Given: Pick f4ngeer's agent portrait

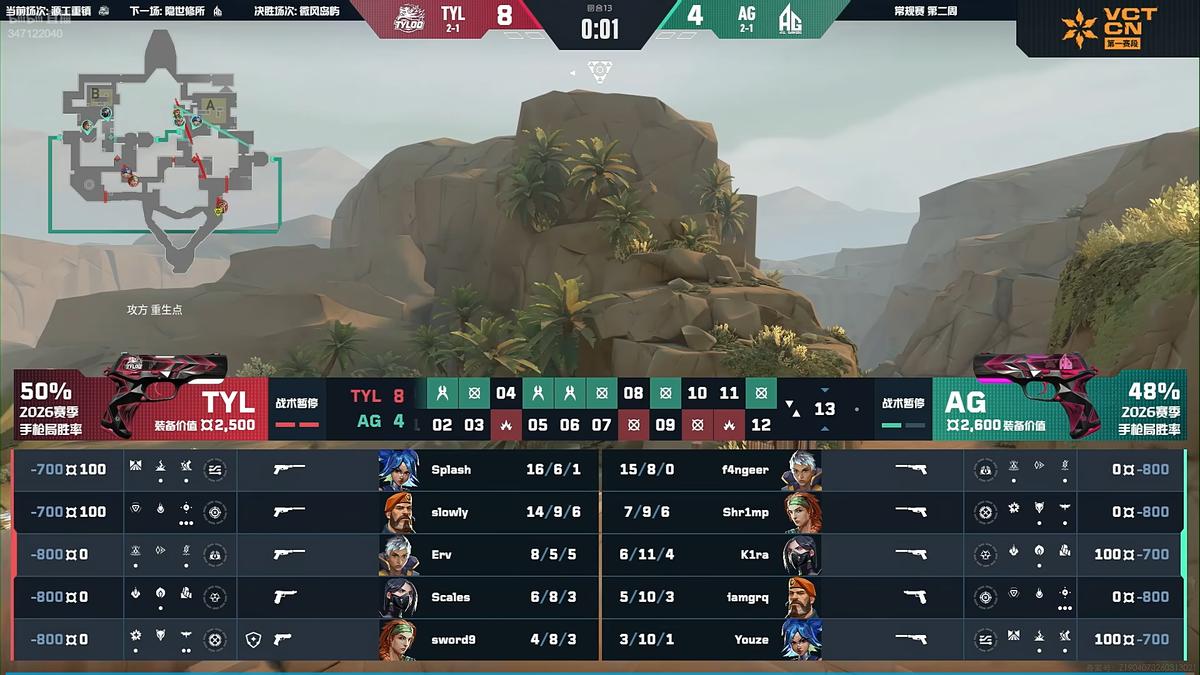Looking at the screenshot, I should [x=802, y=469].
